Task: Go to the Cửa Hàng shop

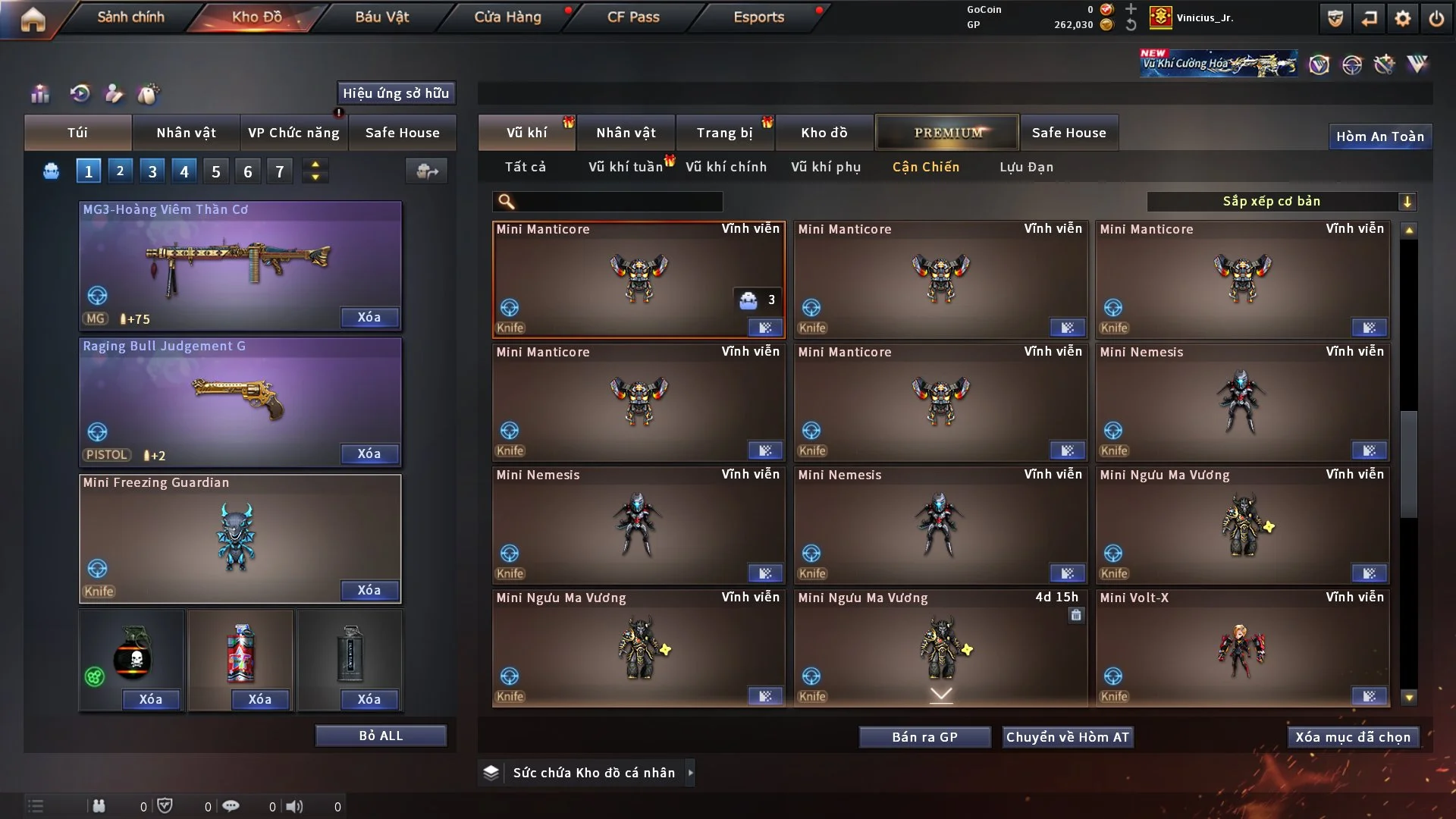Action: click(x=507, y=17)
